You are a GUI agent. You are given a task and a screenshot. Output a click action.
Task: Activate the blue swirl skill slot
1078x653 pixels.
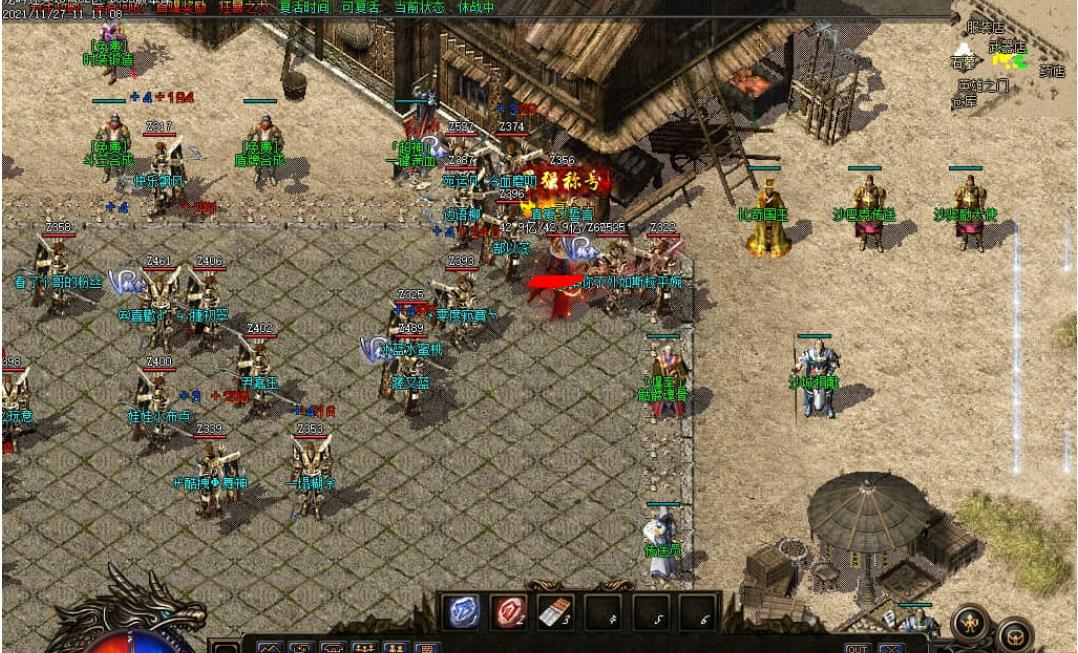click(464, 610)
